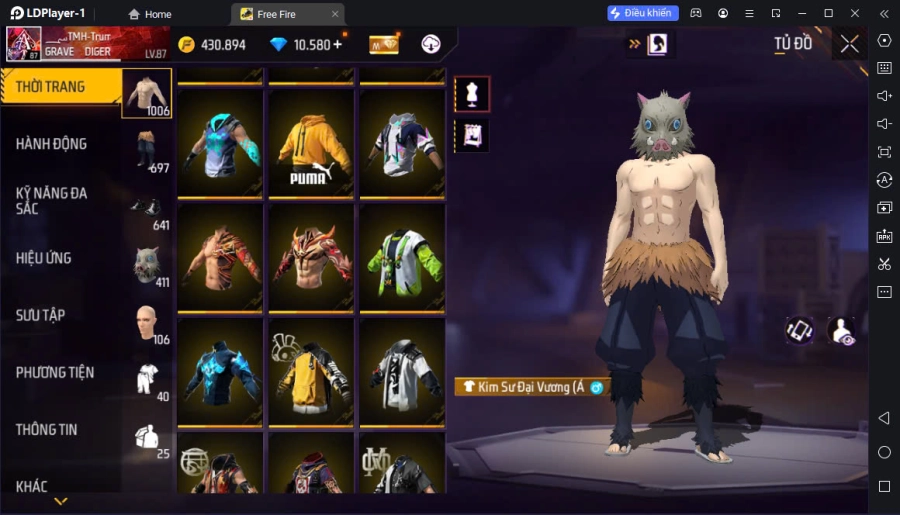Close the wardrobe with the X button
Viewport: 900px width, 515px height.
coord(849,44)
